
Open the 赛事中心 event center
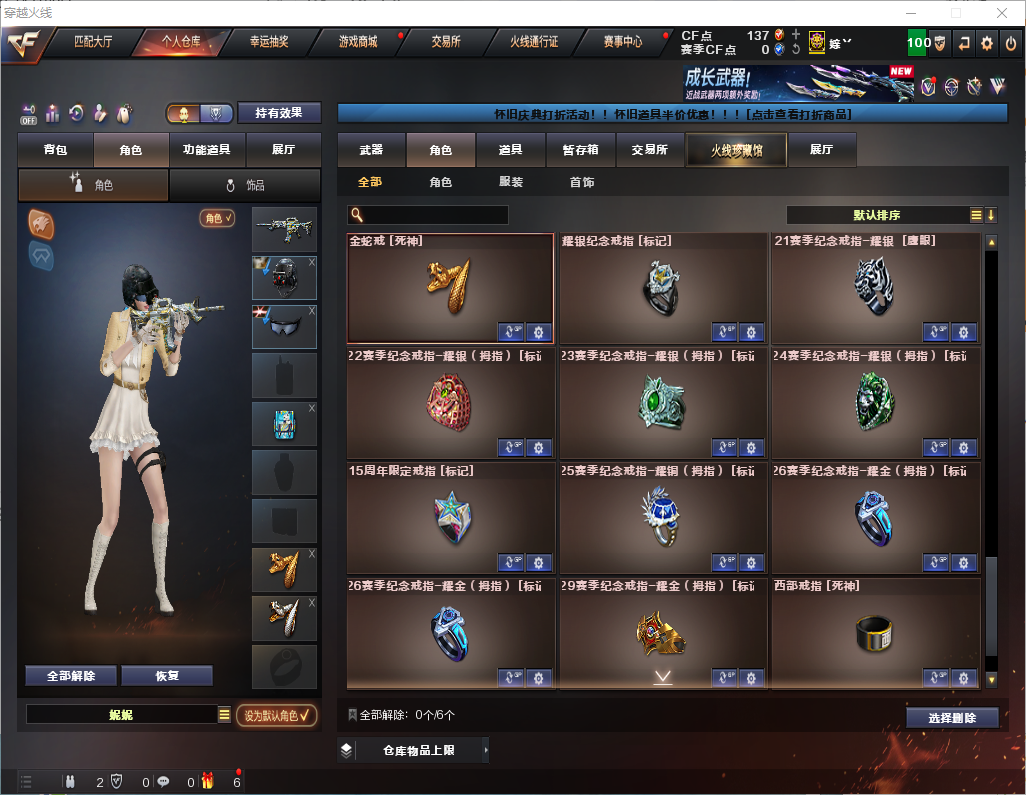point(622,42)
